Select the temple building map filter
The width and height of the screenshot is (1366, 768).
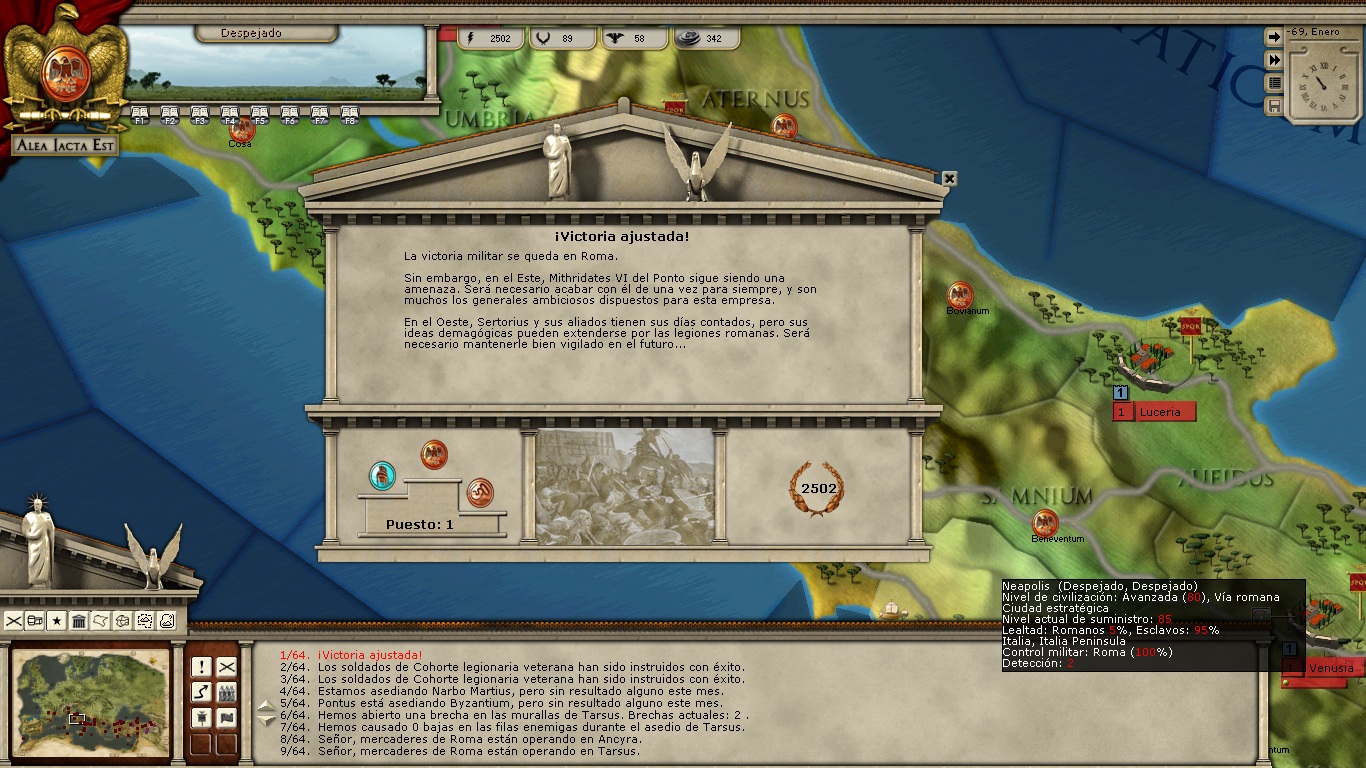[x=79, y=621]
